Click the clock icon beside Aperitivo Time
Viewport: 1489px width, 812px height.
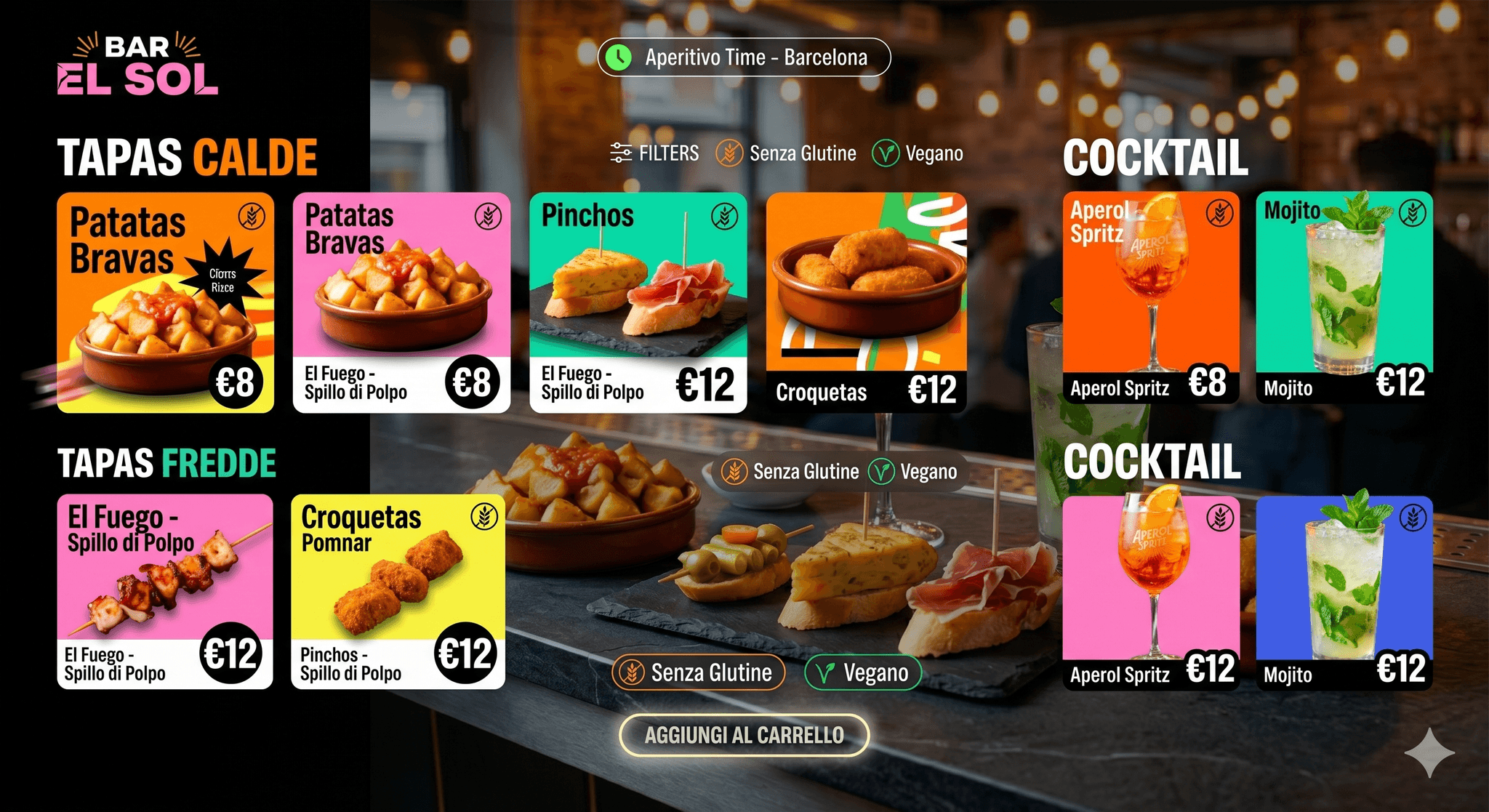[619, 57]
